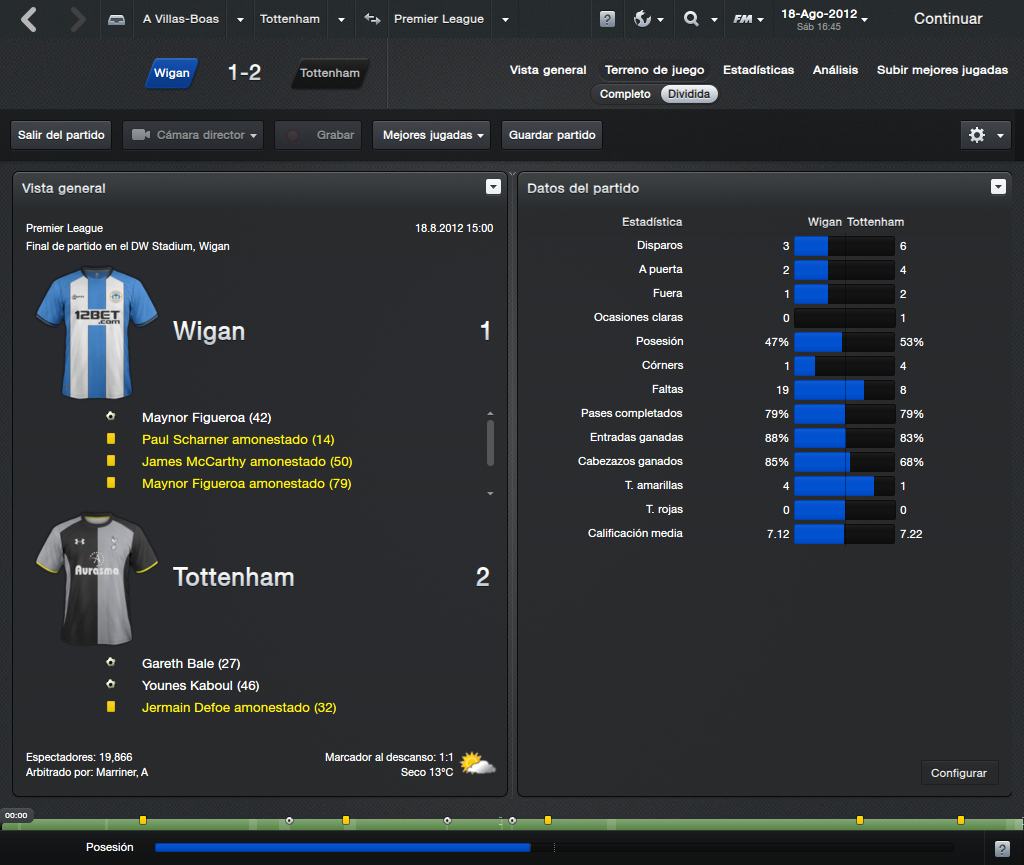Show the Análisis tab
The height and width of the screenshot is (865, 1024).
tap(835, 70)
